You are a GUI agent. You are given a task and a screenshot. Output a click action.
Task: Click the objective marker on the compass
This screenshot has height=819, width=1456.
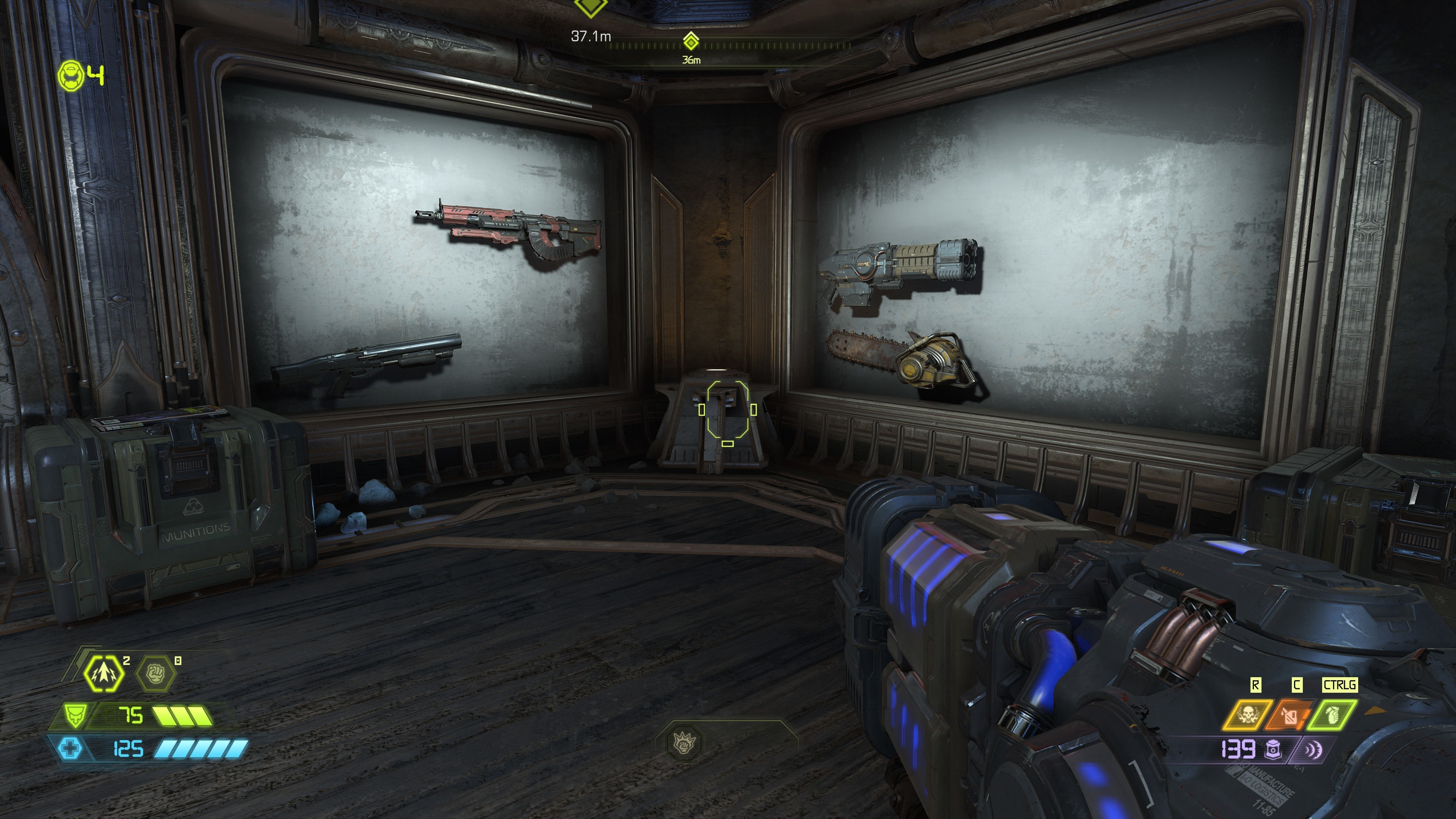click(x=691, y=41)
